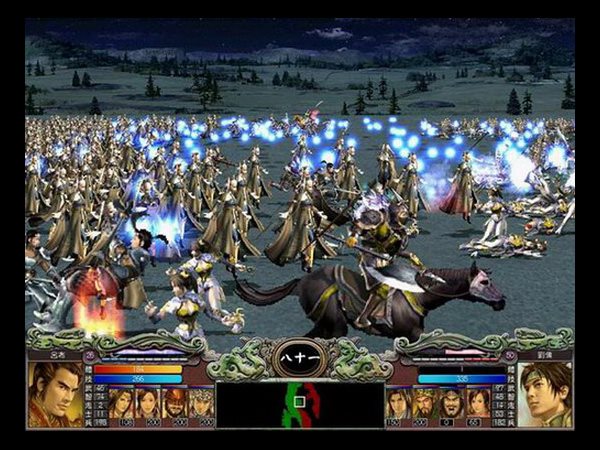Choose the male officer with 108 troops
This screenshot has height=450, width=600.
(121, 402)
